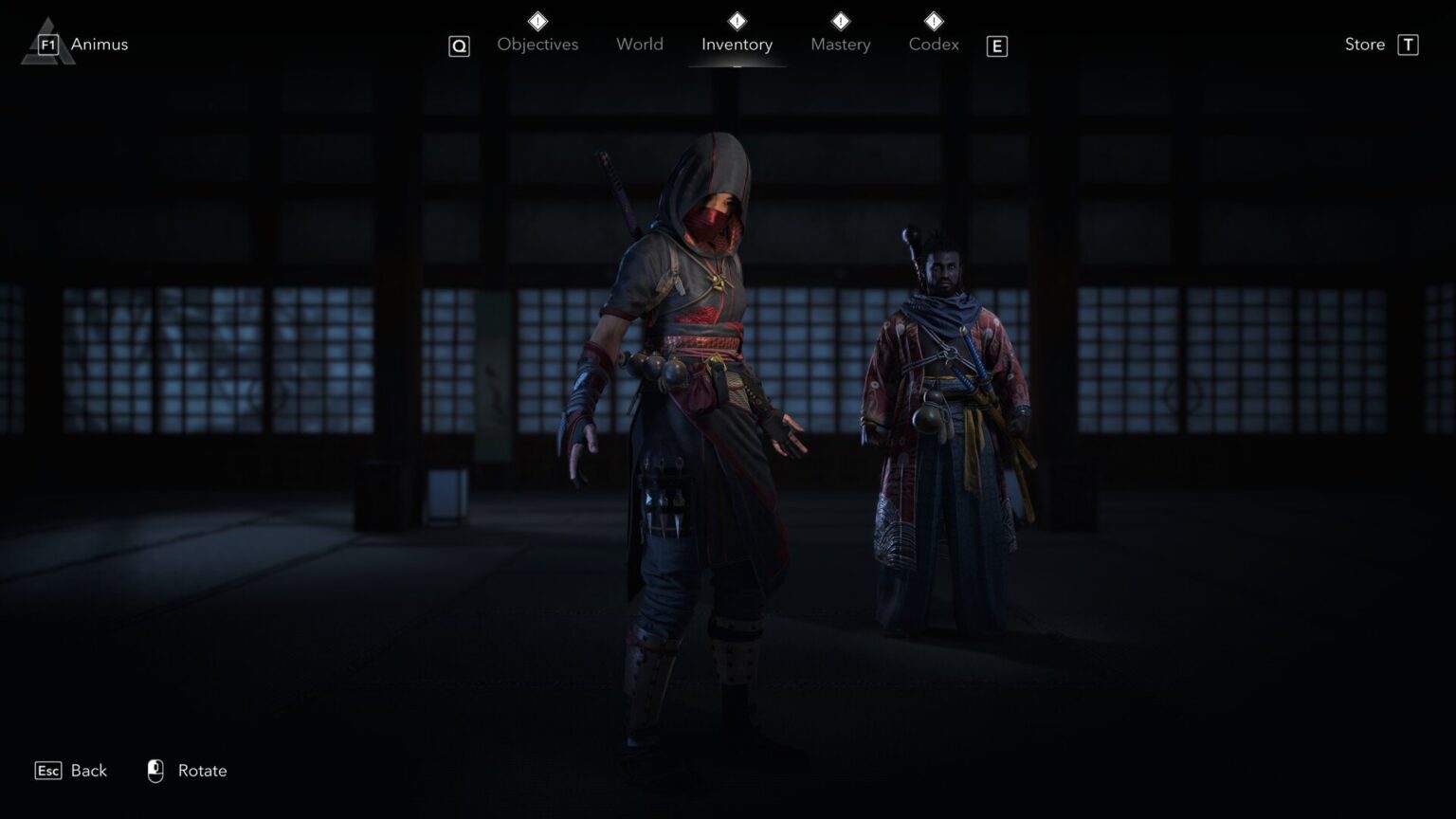The height and width of the screenshot is (819, 1456).
Task: Click the mouse Rotate icon
Action: point(155,771)
